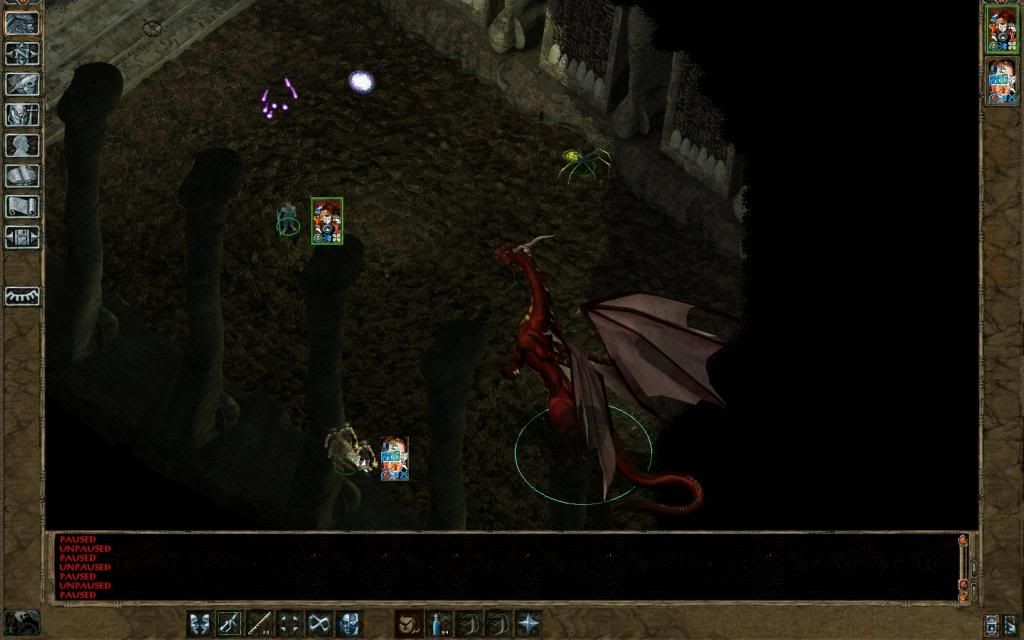The height and width of the screenshot is (640, 1024).
Task: Open the character record bust button
Action: click(x=22, y=145)
